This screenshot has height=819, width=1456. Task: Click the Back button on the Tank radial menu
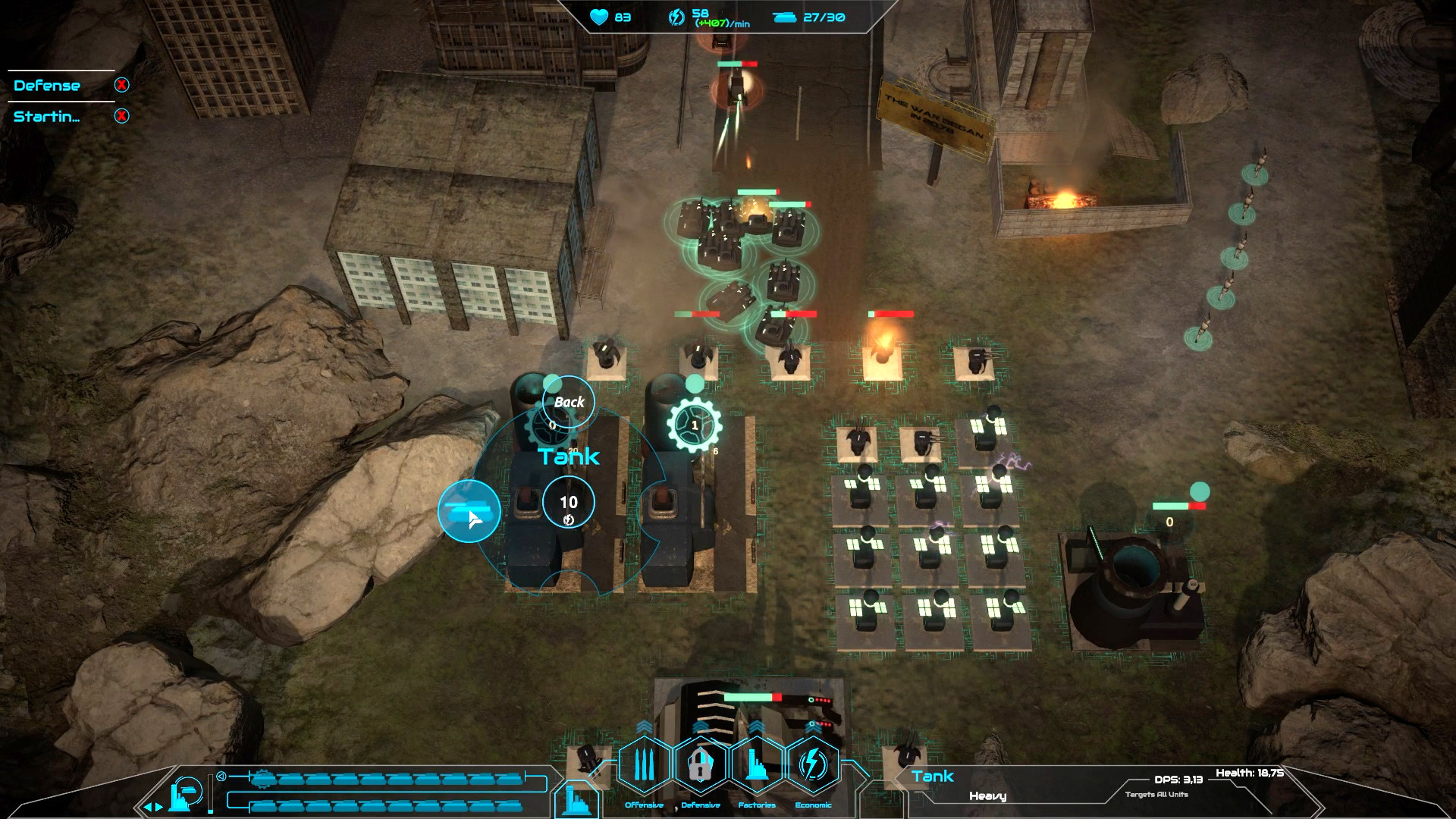coord(567,403)
